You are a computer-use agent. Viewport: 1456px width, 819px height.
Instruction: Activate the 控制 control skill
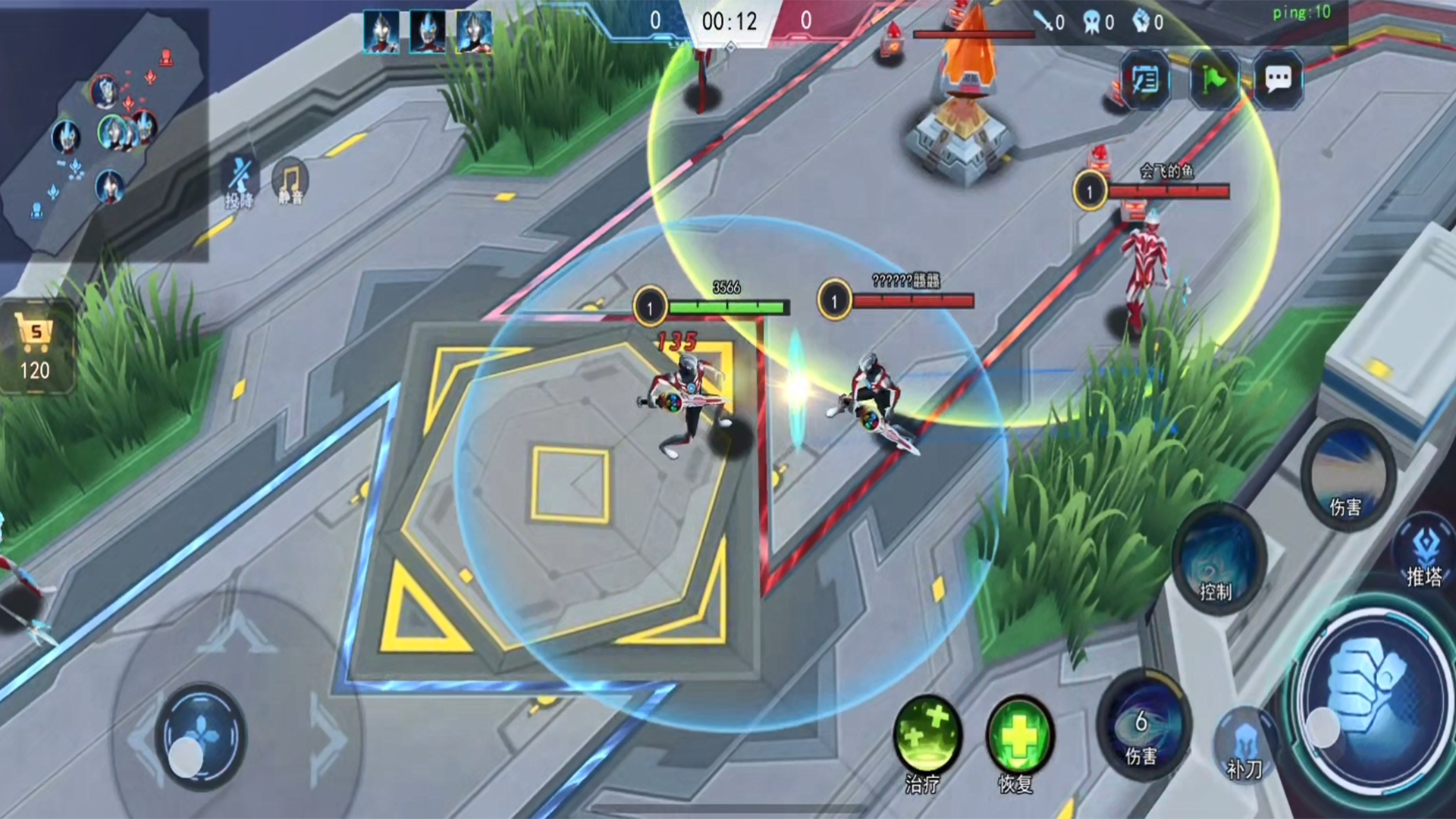coord(1218,560)
